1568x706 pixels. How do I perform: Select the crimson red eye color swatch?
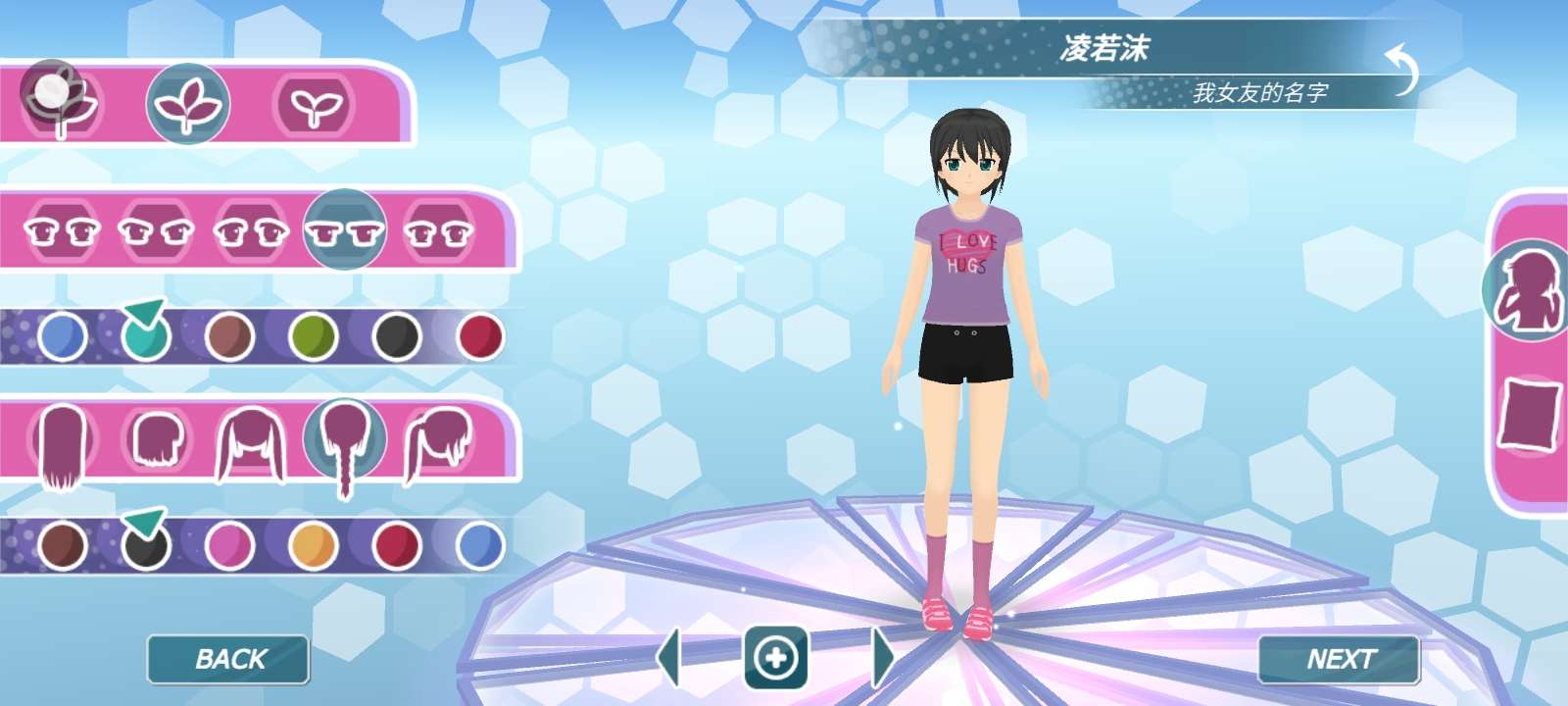point(480,336)
